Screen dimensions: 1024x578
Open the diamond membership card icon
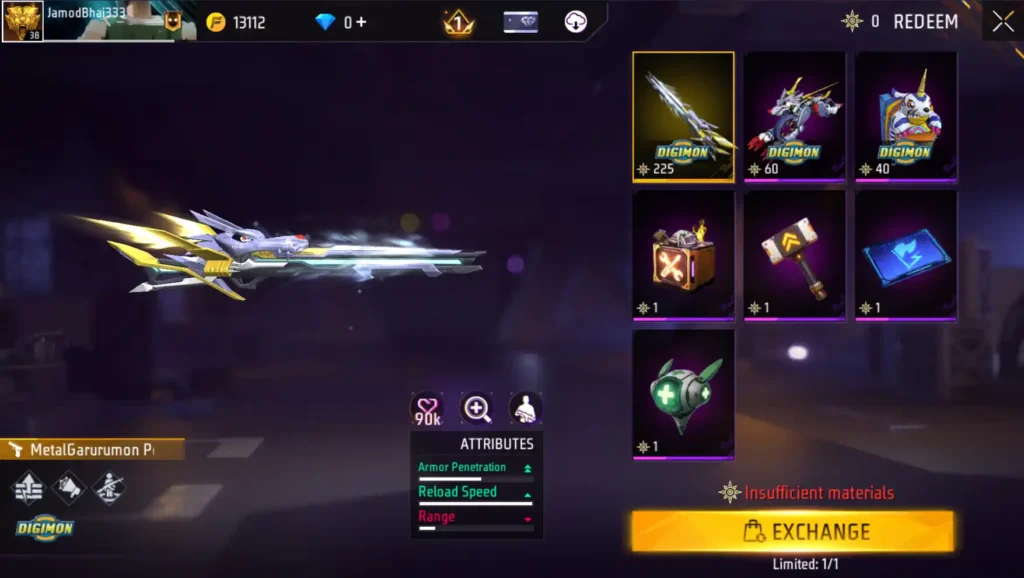520,22
